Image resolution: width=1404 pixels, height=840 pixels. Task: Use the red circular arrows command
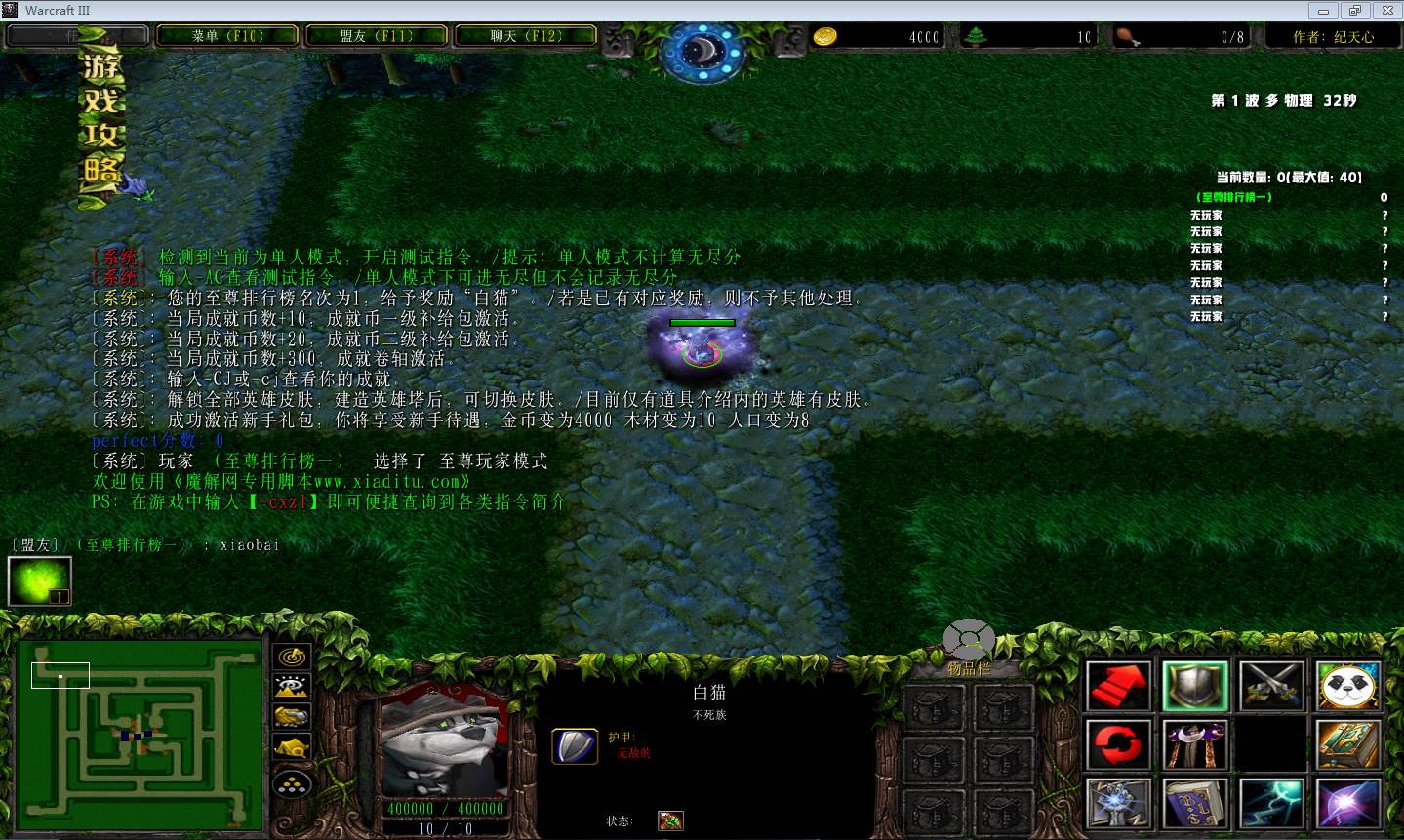pyautogui.click(x=1118, y=745)
